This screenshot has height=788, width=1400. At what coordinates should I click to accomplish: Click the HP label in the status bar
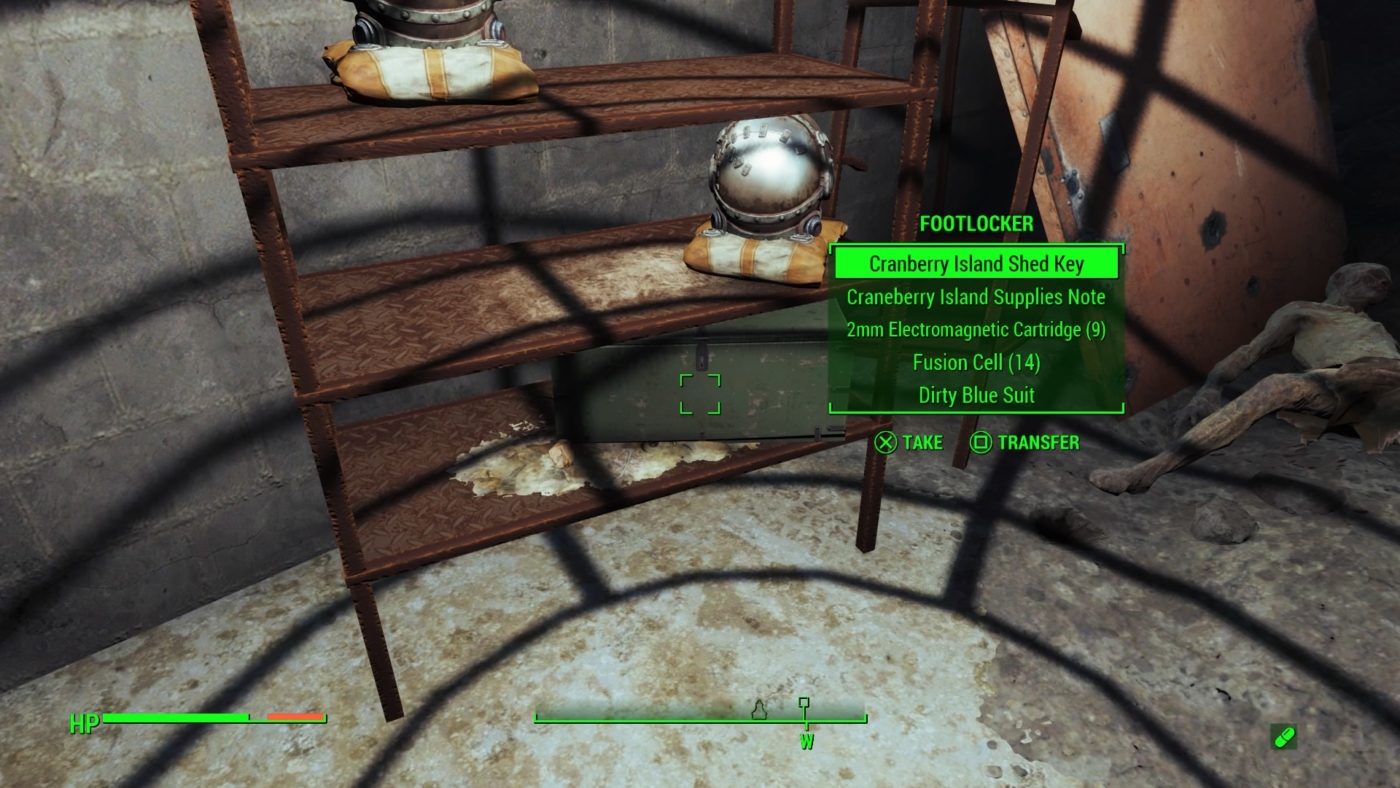(84, 722)
